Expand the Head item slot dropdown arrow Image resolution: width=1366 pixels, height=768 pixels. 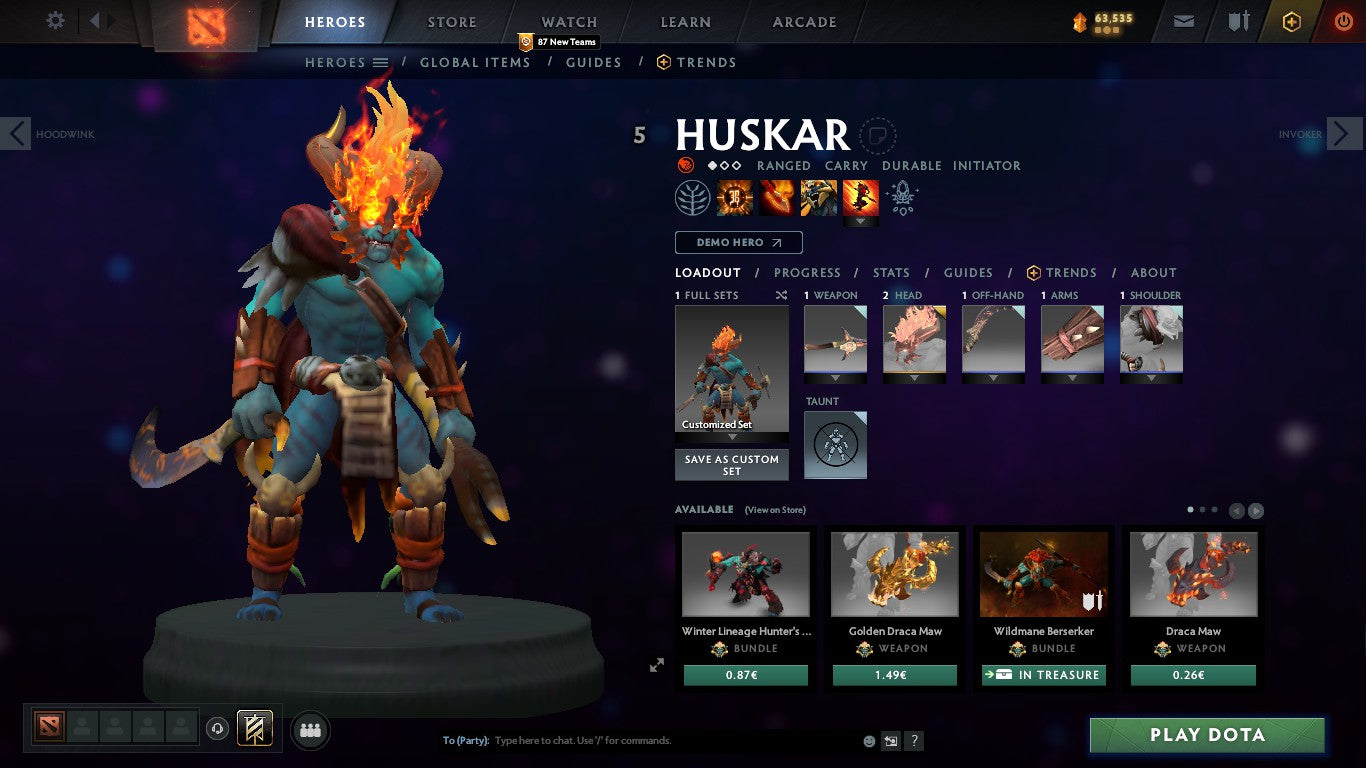tap(913, 376)
